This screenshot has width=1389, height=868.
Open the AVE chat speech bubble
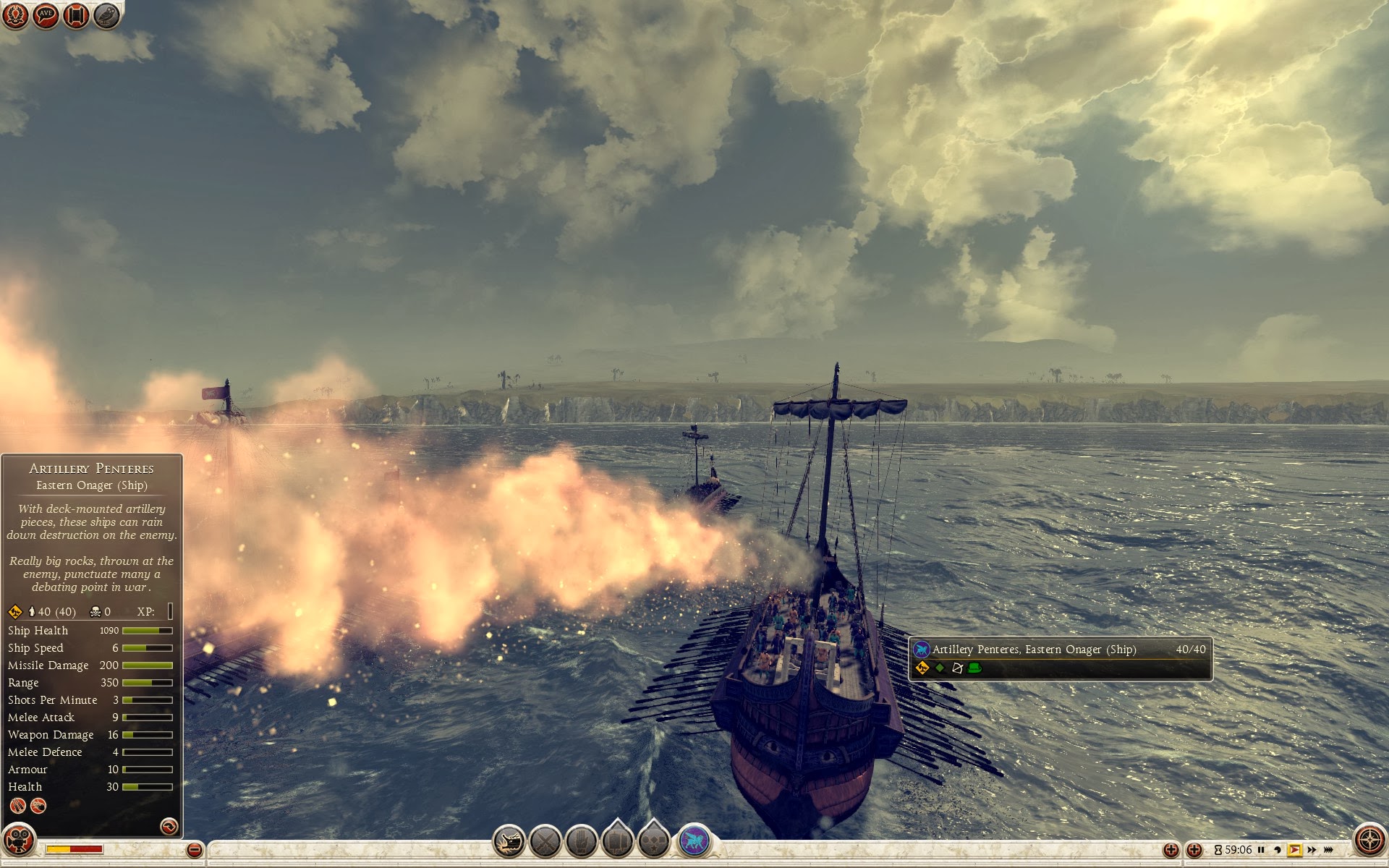tap(46, 15)
